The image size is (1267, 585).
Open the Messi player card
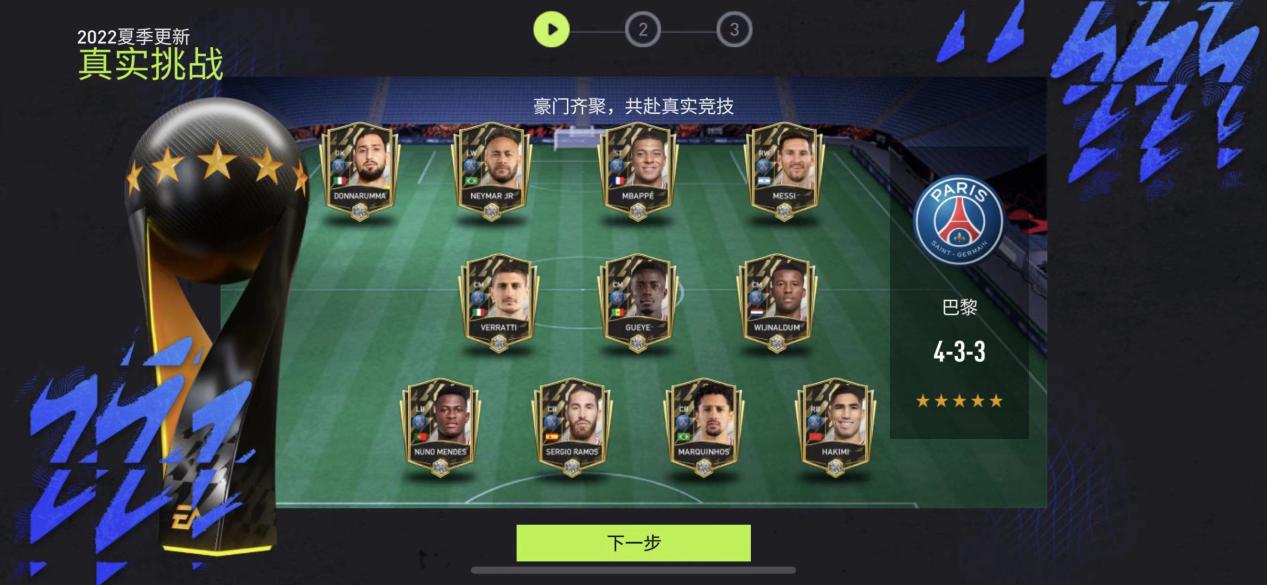tap(784, 170)
